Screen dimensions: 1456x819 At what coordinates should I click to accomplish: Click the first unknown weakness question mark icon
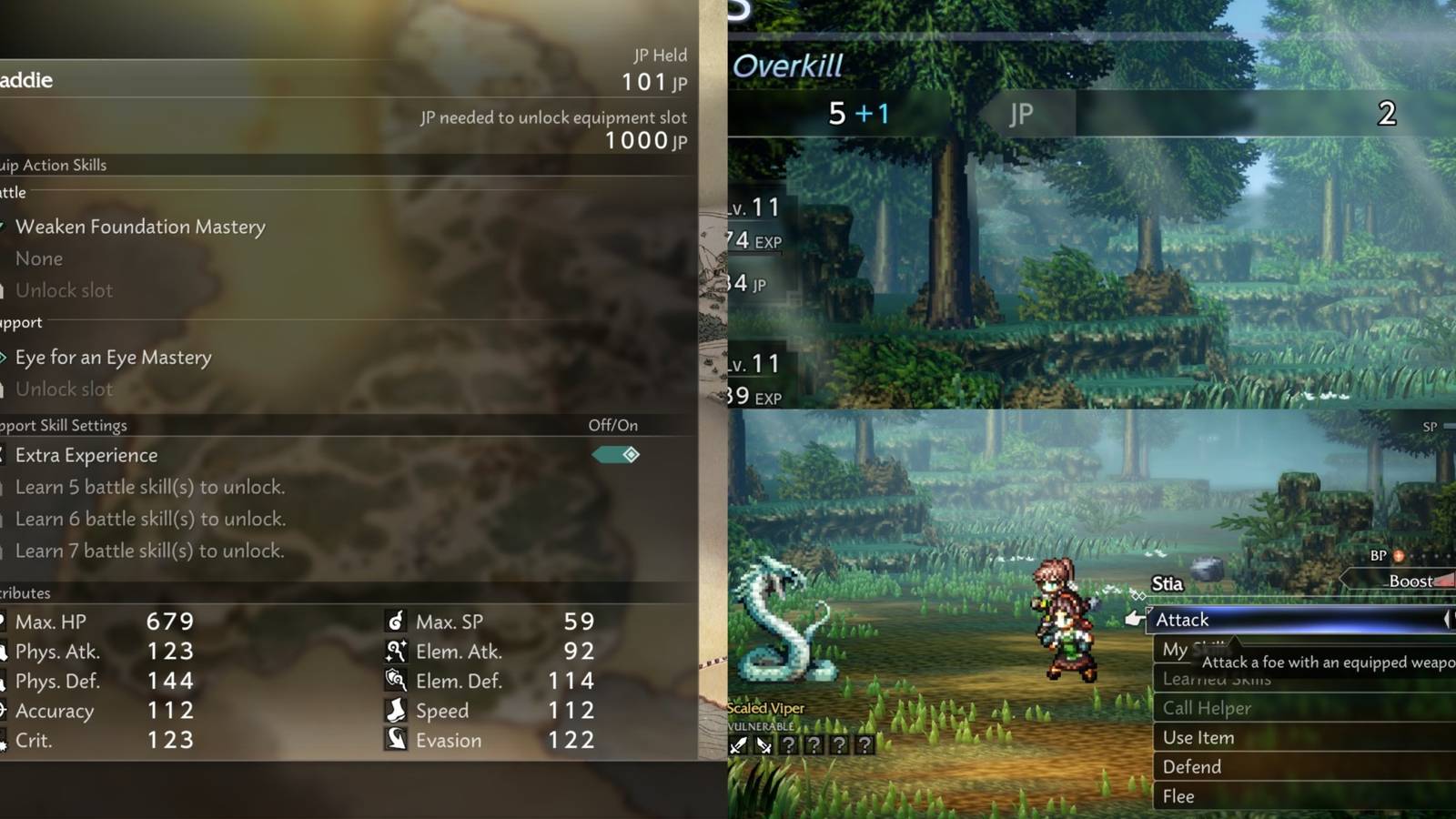tap(790, 745)
